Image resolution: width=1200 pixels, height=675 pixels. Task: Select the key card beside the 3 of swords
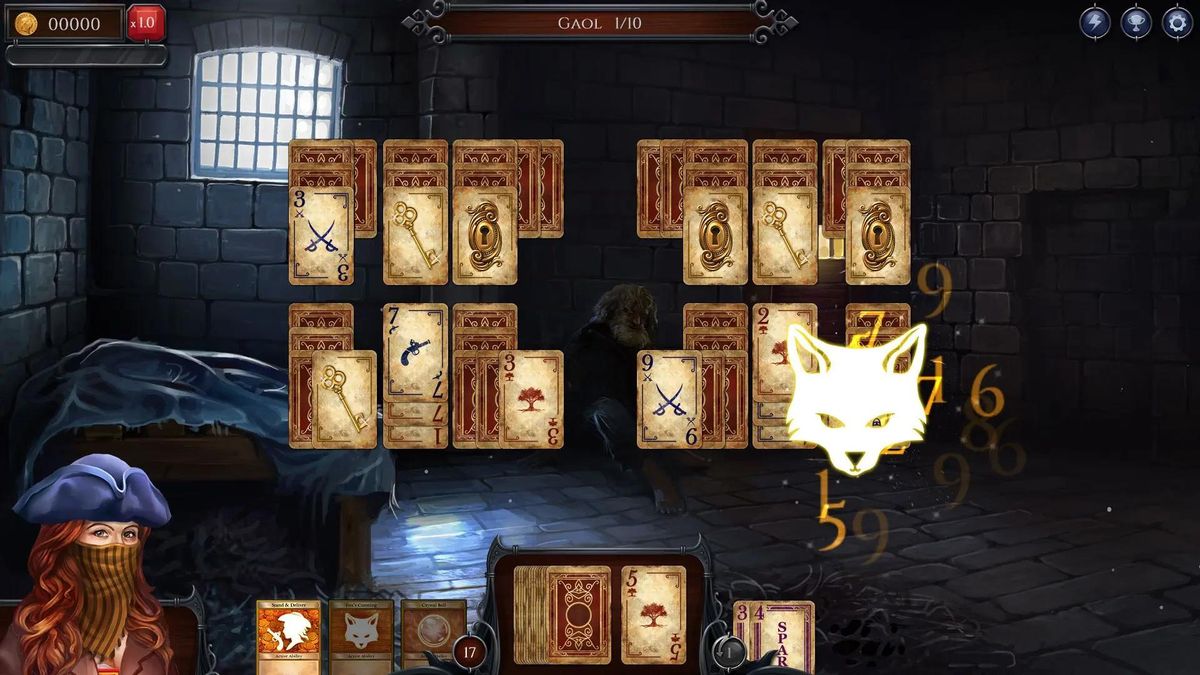coord(414,235)
